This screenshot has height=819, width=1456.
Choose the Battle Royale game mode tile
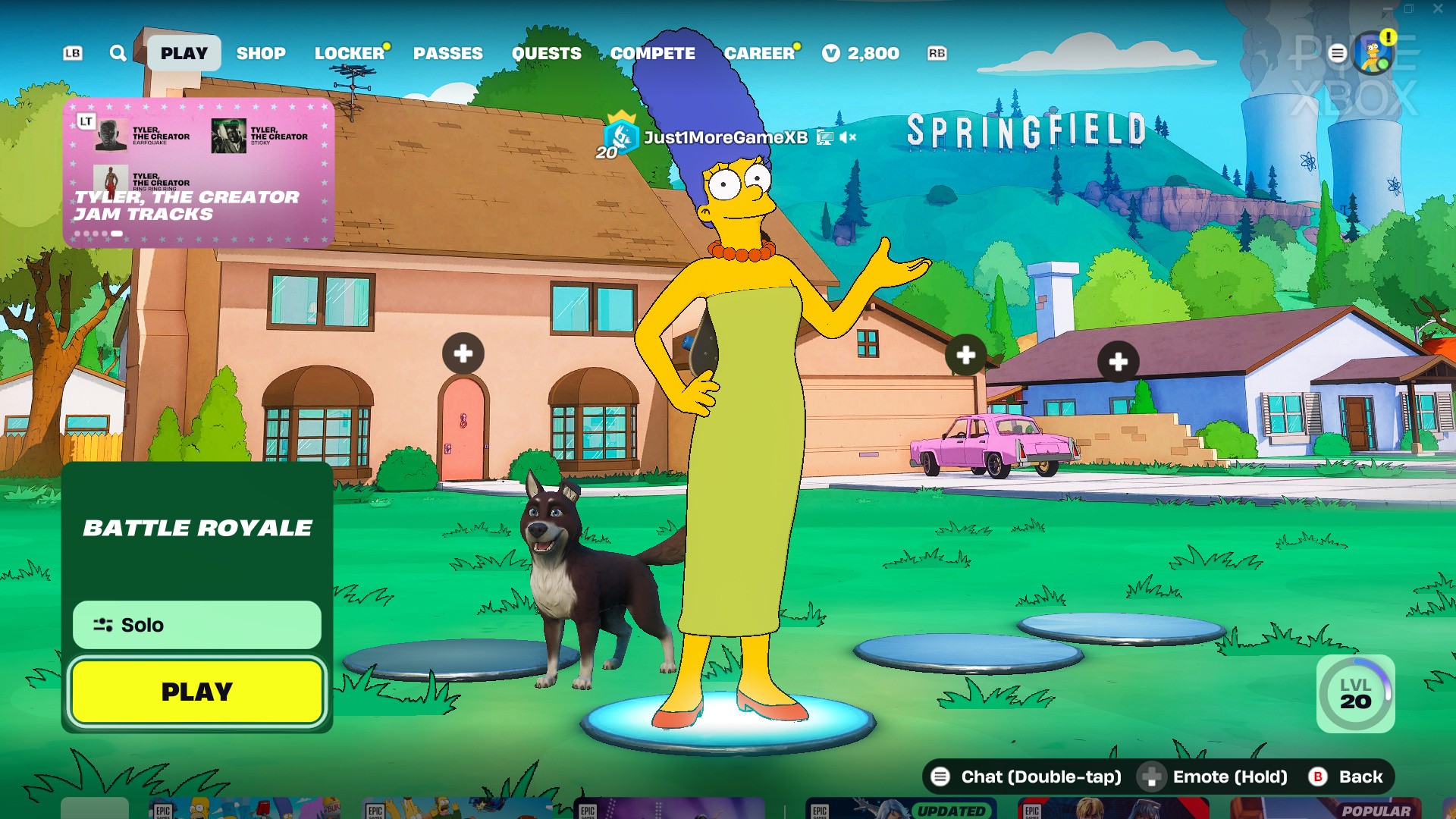point(197,528)
